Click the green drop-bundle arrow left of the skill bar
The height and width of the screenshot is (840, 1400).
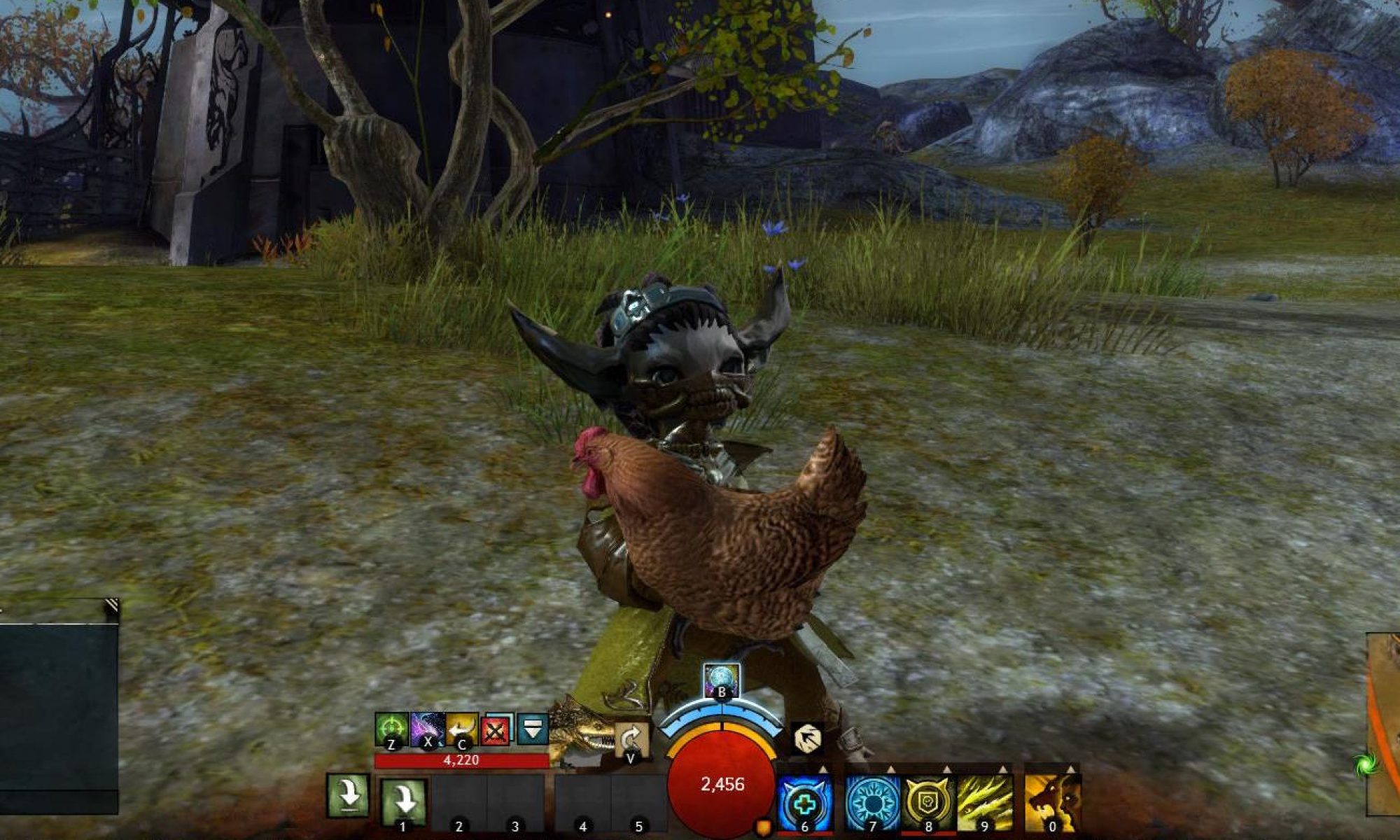[348, 796]
